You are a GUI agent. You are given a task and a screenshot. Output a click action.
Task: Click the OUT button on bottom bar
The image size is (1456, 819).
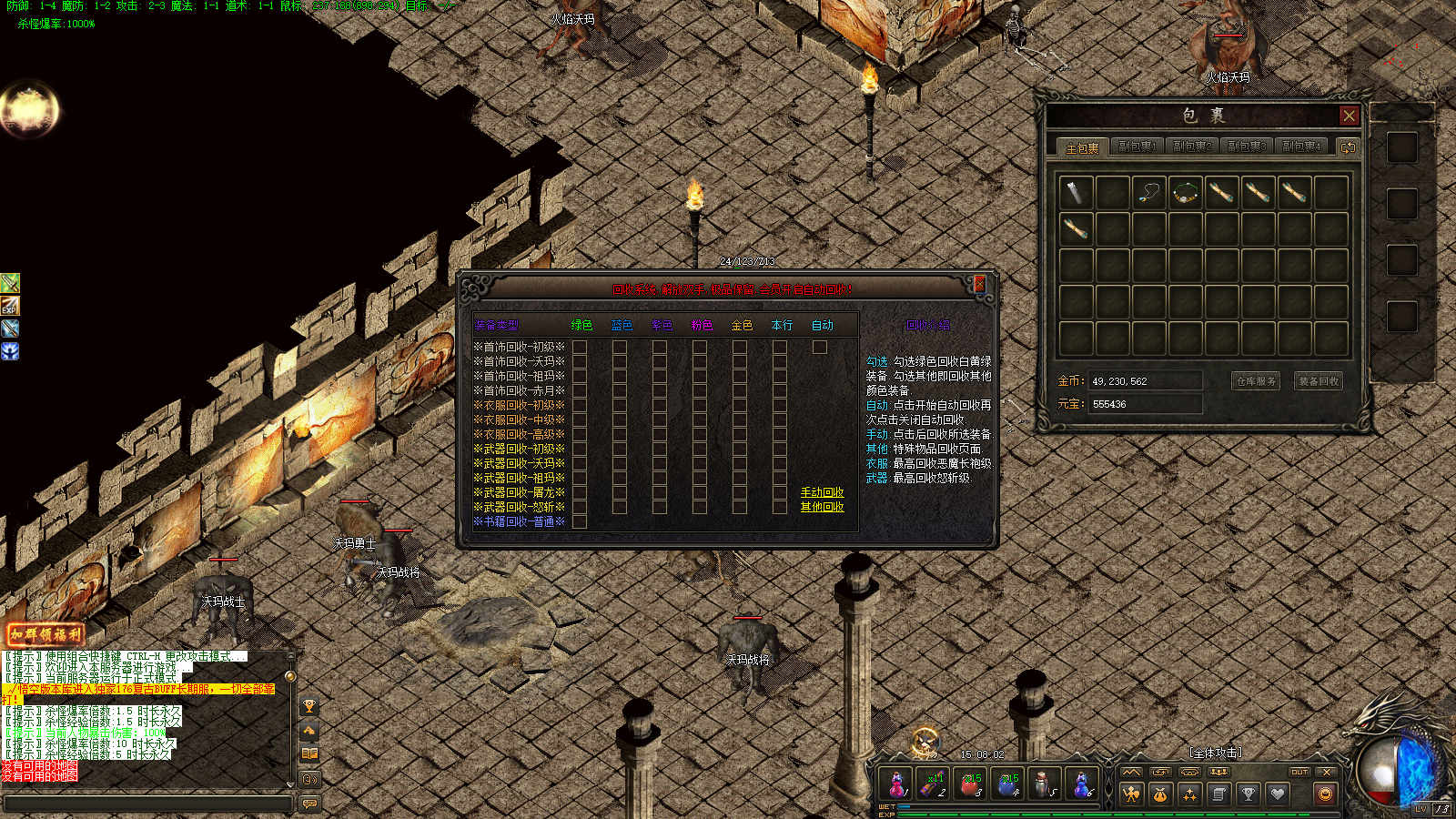[x=1299, y=772]
